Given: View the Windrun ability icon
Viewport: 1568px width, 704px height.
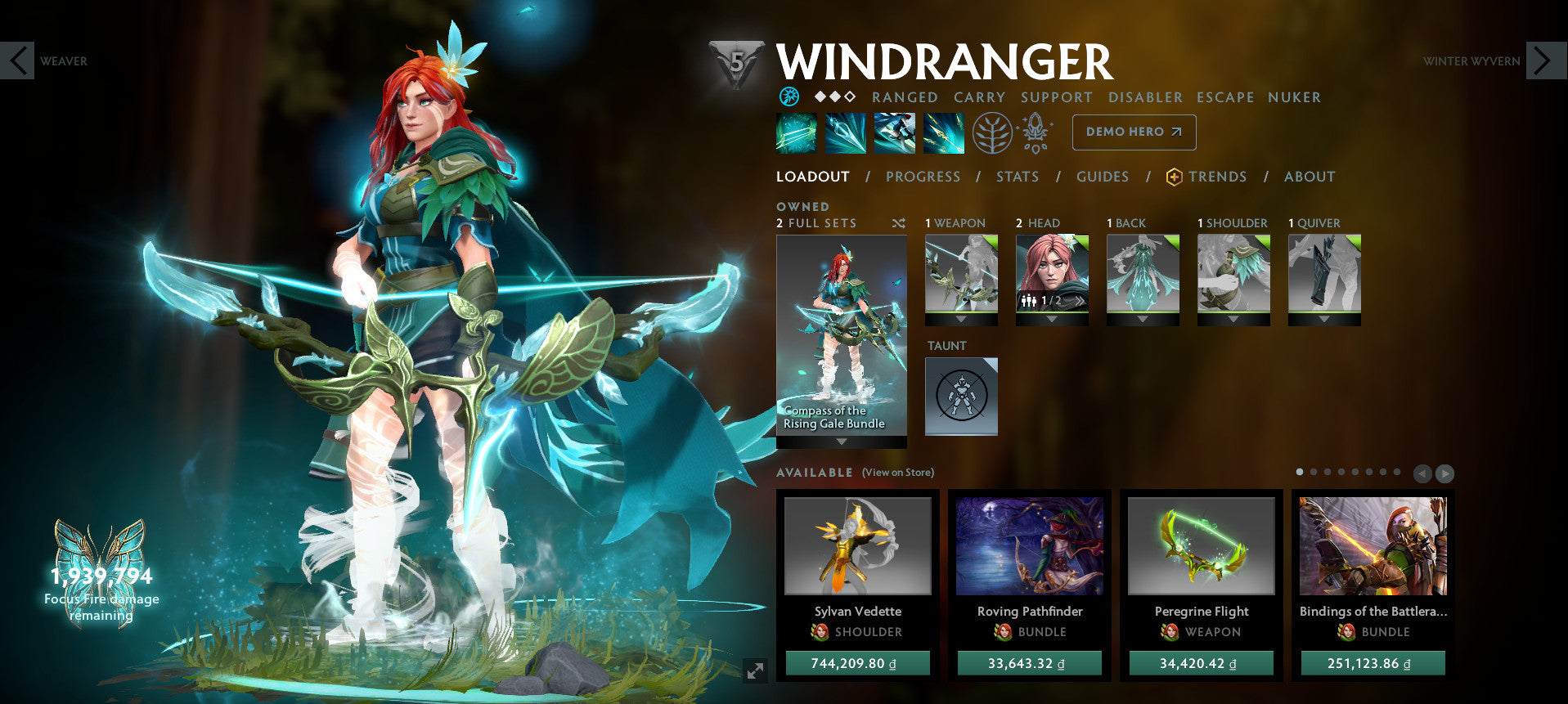Looking at the screenshot, I should click(896, 132).
